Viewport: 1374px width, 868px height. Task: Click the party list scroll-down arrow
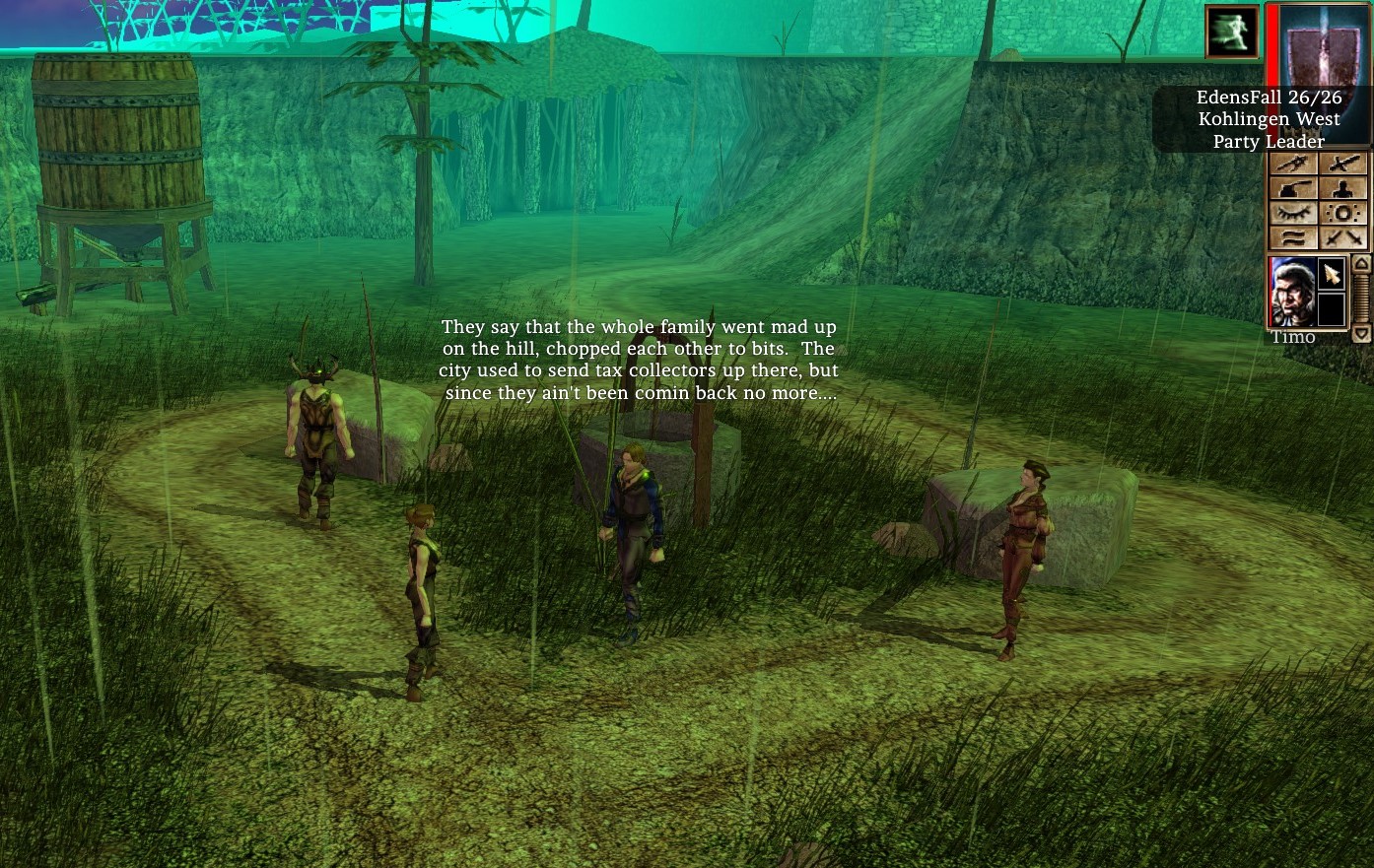1361,335
